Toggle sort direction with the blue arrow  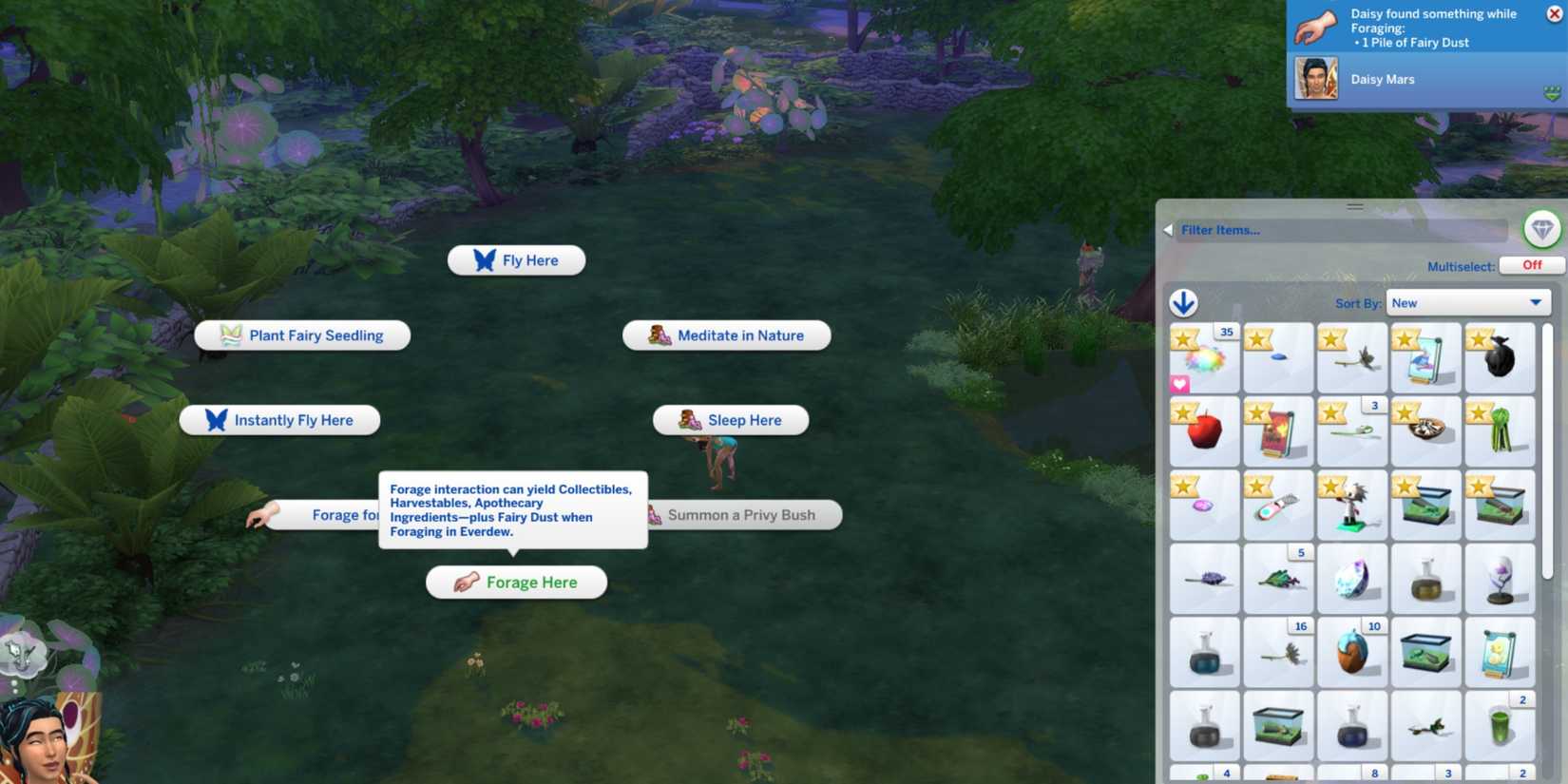coord(1183,302)
